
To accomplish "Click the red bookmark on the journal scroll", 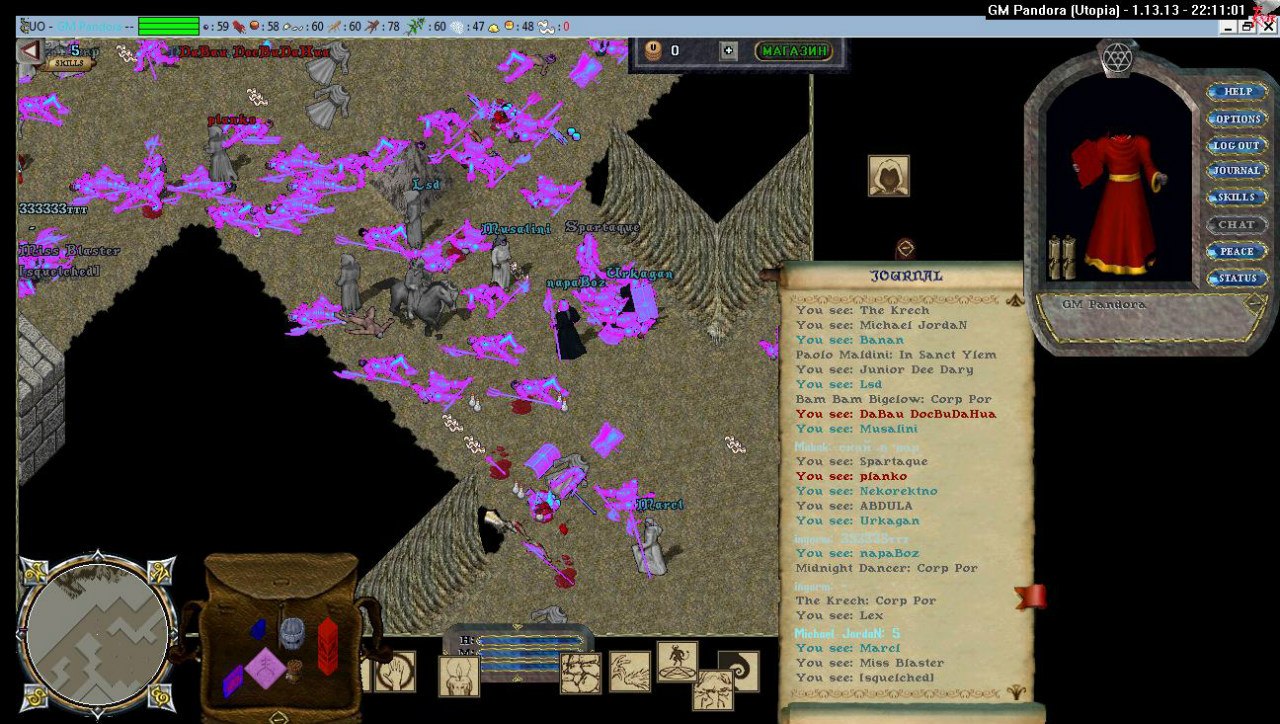I will point(1030,597).
